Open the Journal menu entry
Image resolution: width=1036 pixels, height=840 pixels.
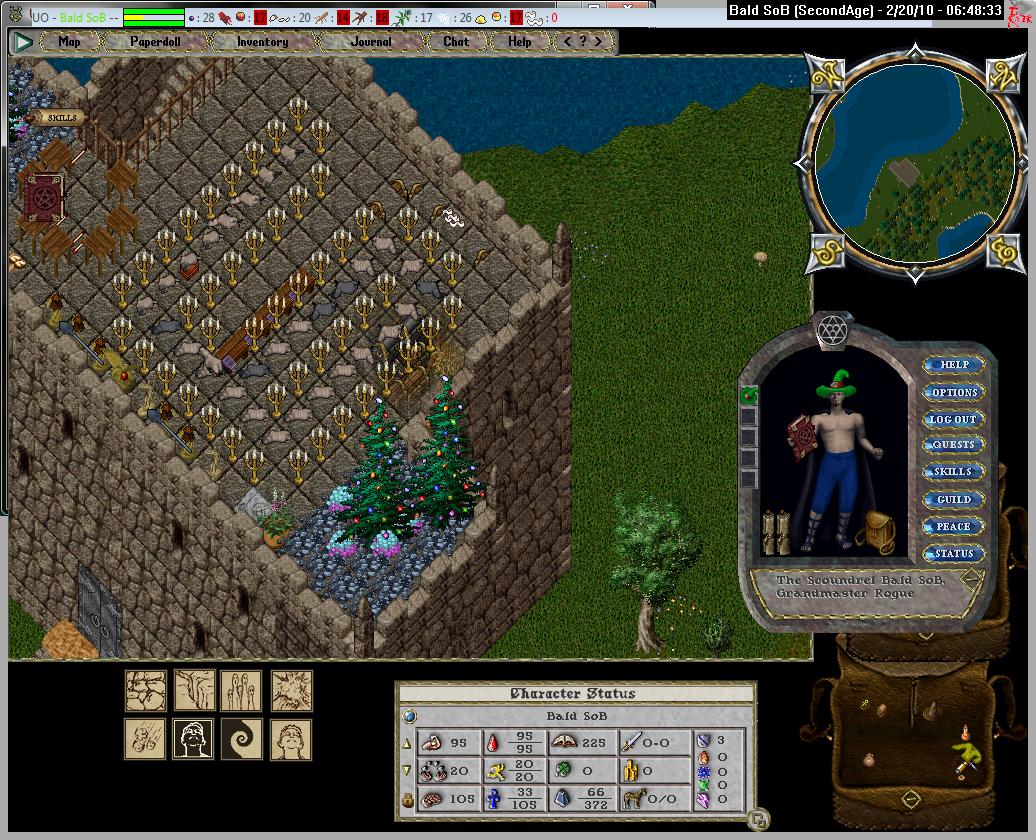pyautogui.click(x=371, y=42)
